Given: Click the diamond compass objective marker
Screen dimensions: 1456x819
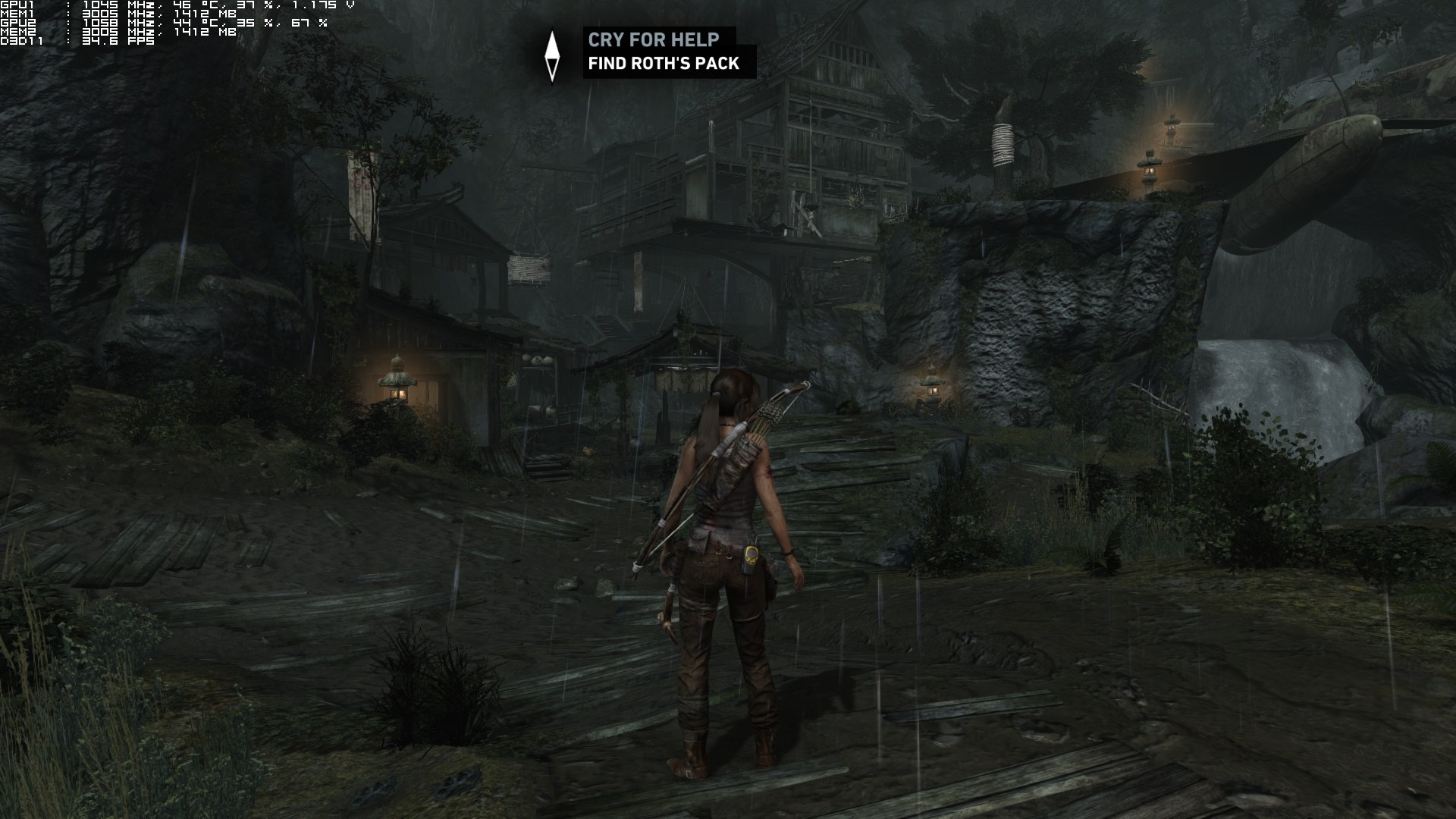Looking at the screenshot, I should [552, 55].
